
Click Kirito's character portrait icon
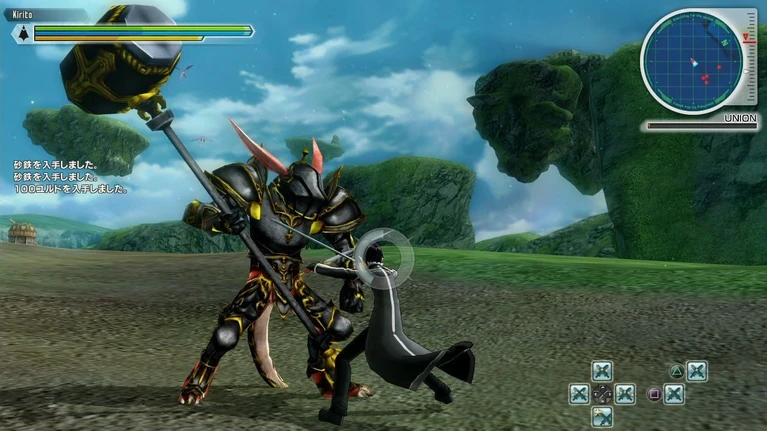(x=20, y=32)
